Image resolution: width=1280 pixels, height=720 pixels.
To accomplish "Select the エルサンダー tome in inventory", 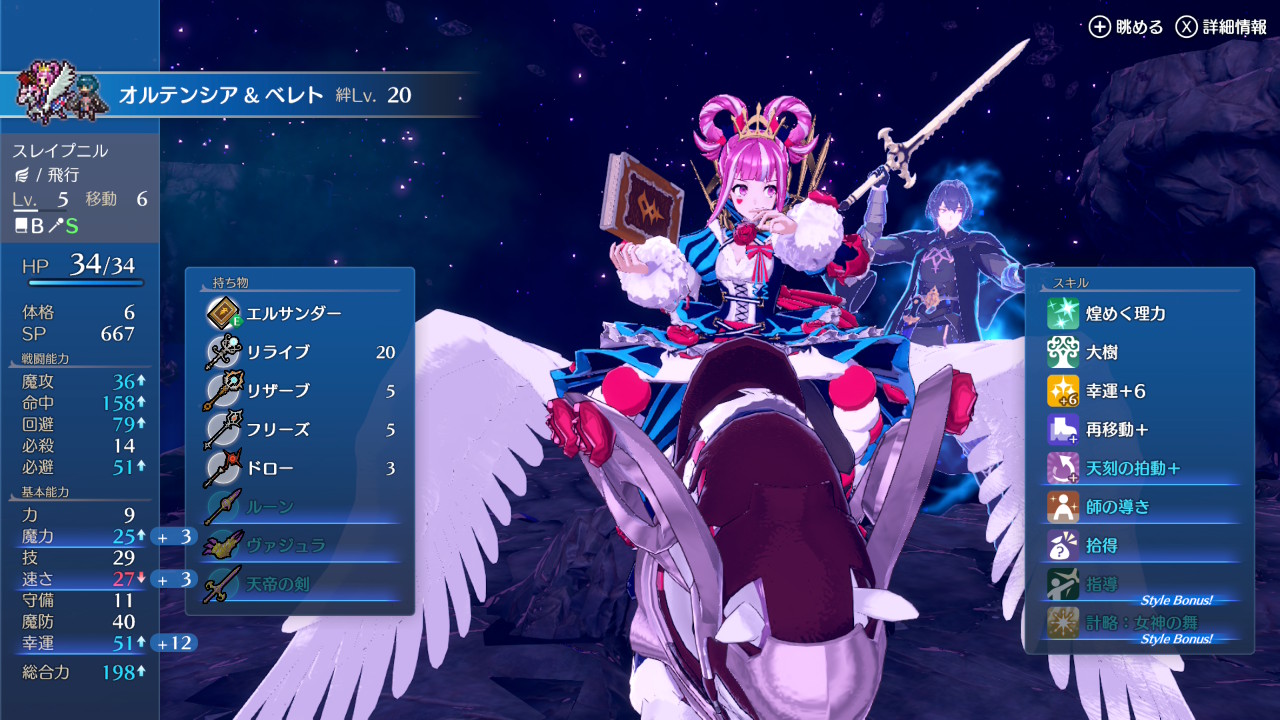I will click(x=295, y=314).
